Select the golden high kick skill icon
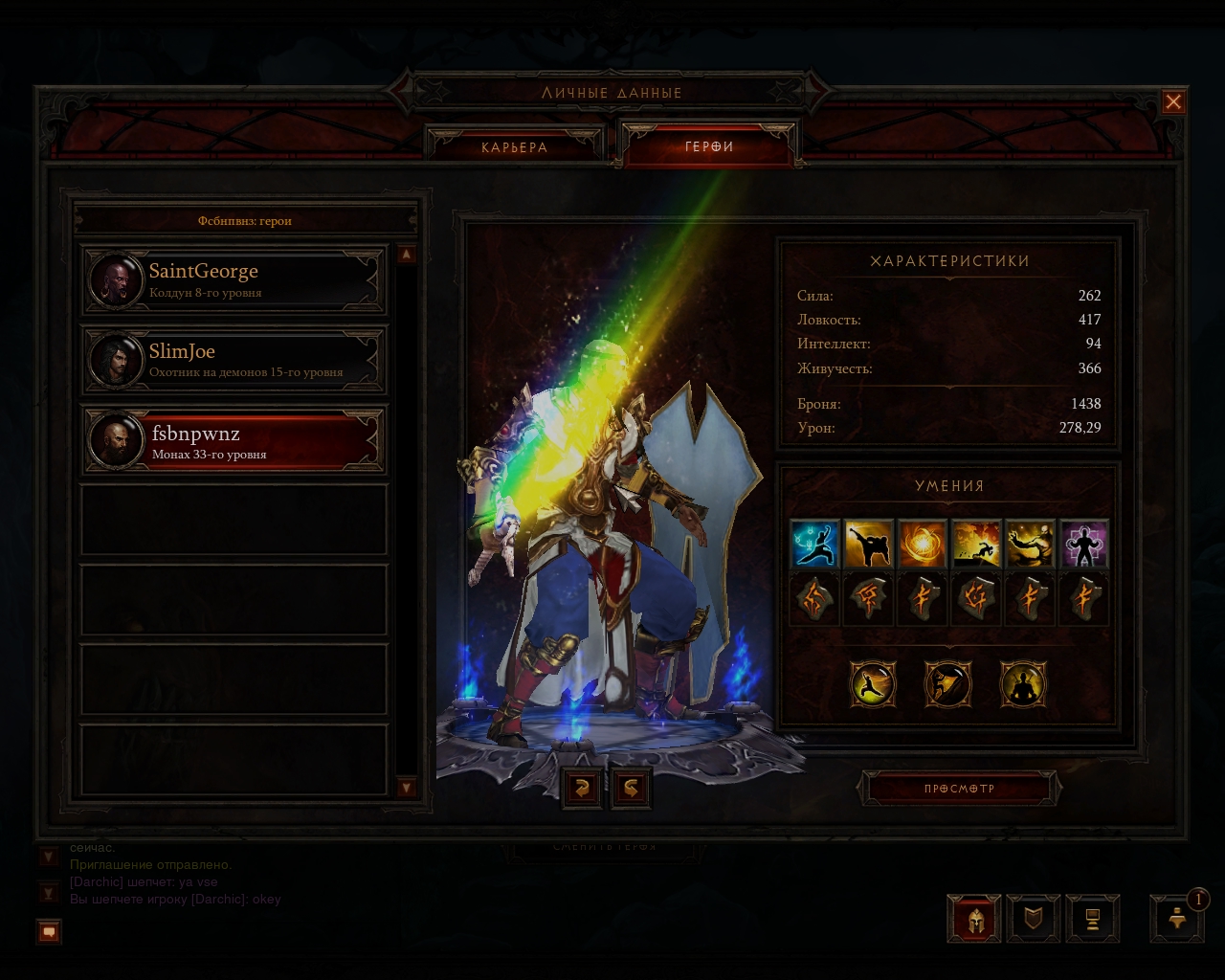The image size is (1225, 980). [x=869, y=545]
